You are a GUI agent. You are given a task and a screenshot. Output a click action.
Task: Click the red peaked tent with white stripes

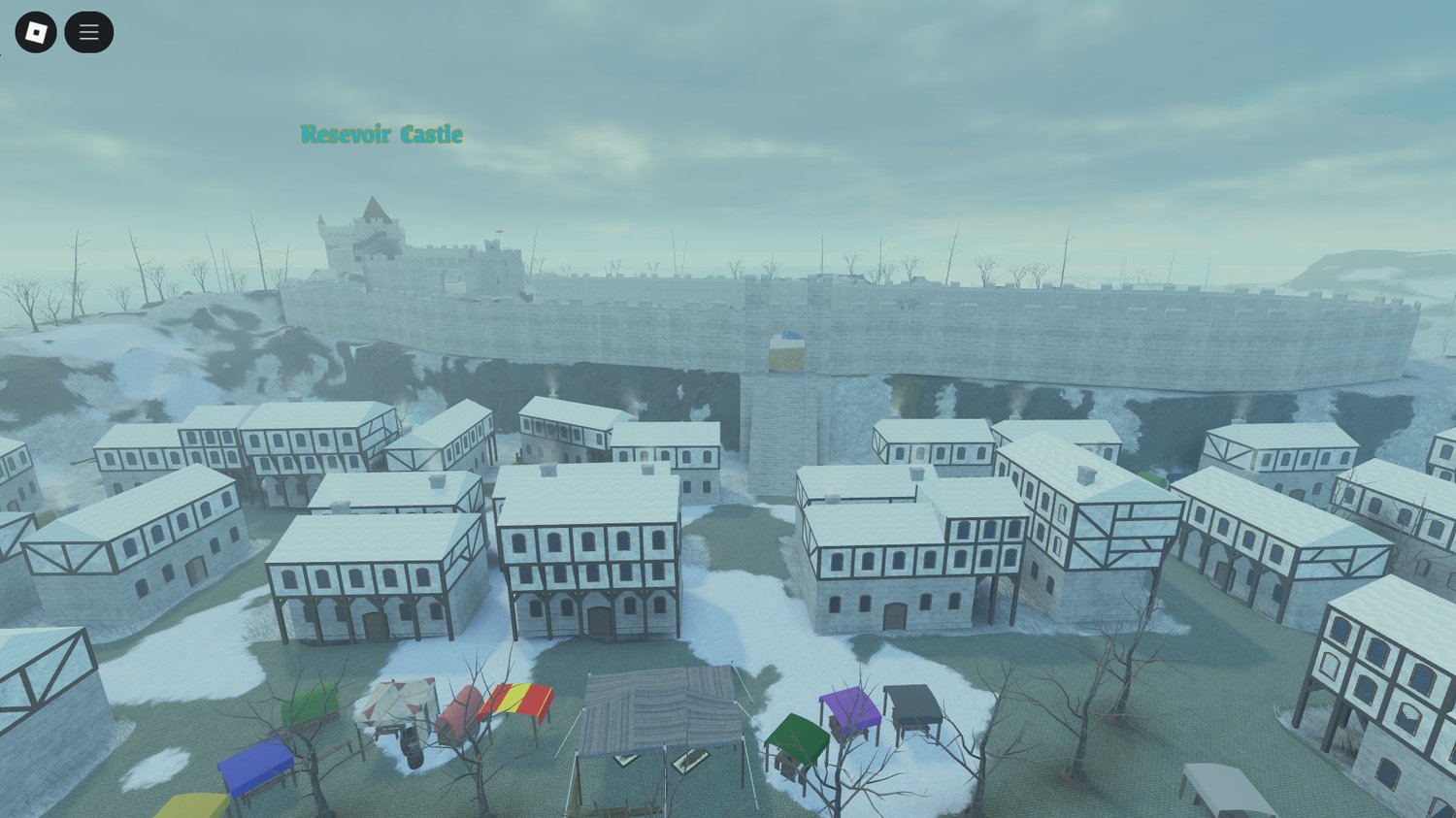pos(396,697)
